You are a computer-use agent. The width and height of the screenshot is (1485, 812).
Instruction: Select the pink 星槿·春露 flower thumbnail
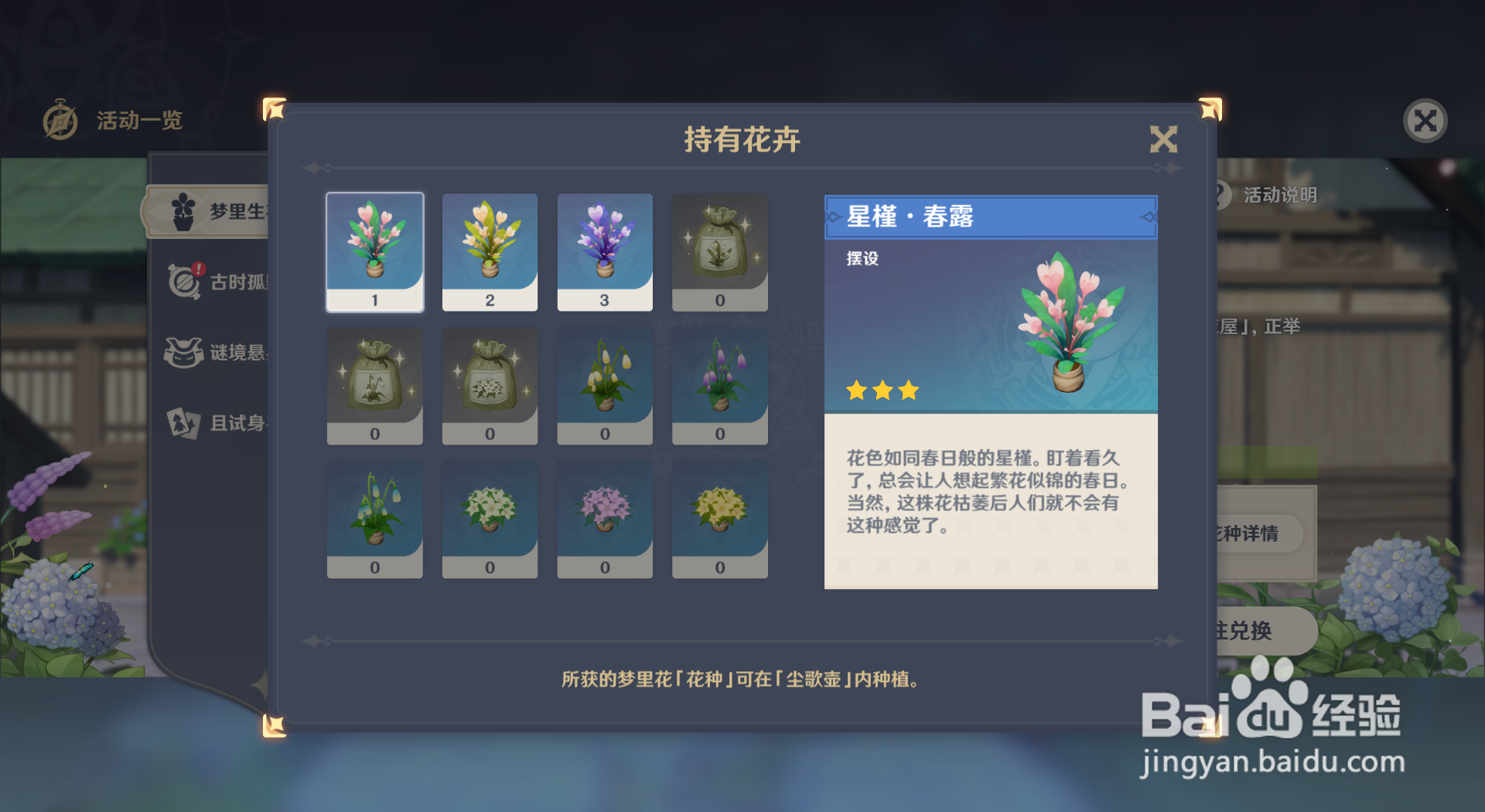(374, 252)
